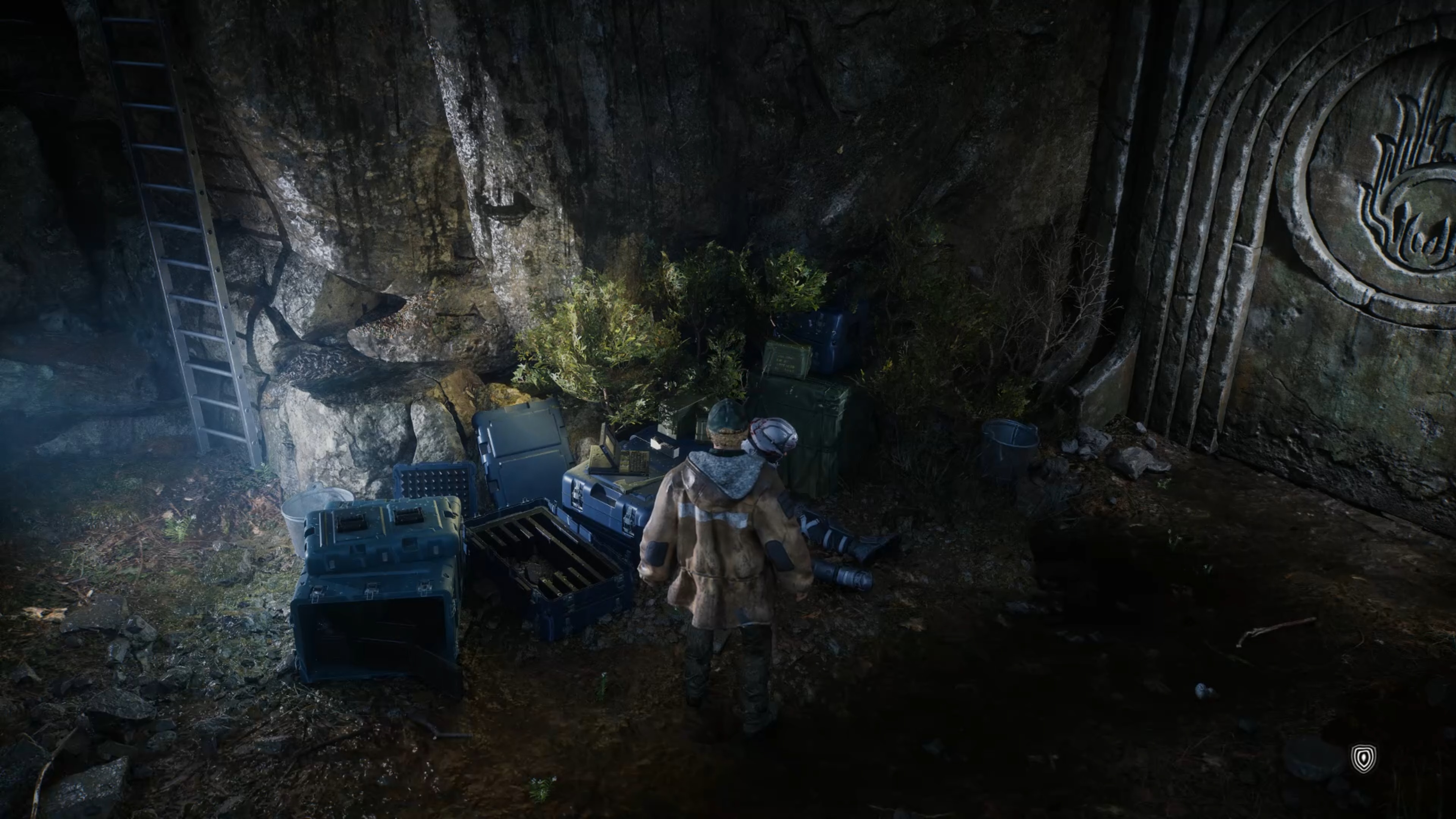Click the concentric shield icon
Viewport: 1456px width, 819px height.
coord(1363,758)
